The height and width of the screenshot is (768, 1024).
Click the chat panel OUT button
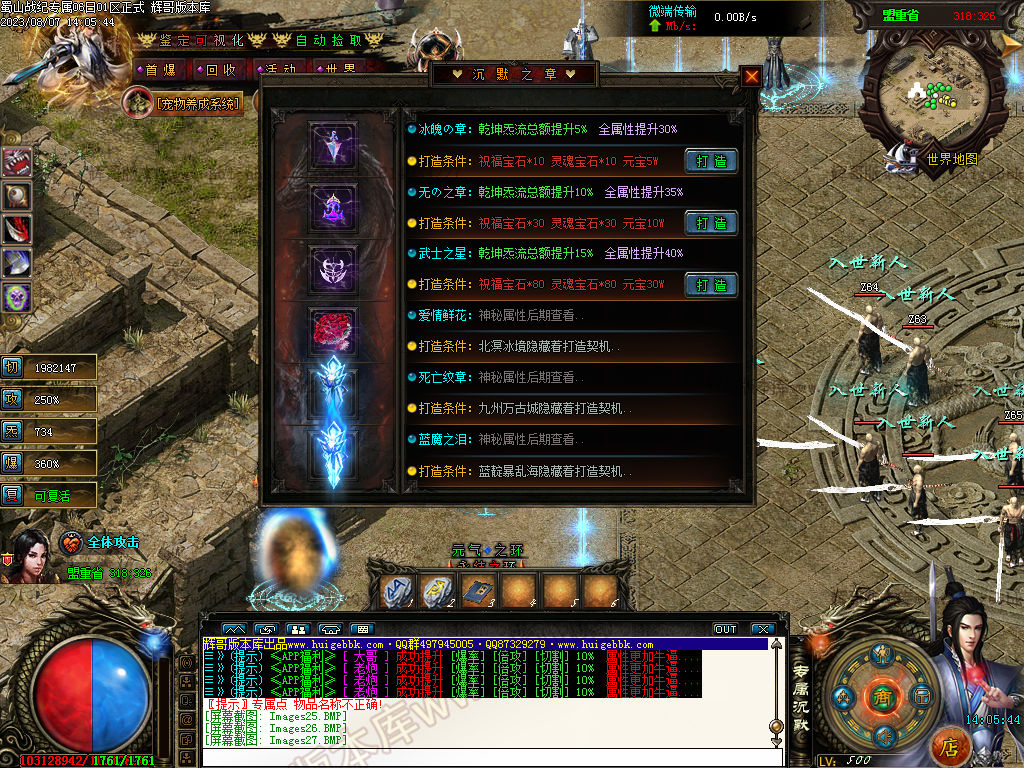[x=726, y=629]
